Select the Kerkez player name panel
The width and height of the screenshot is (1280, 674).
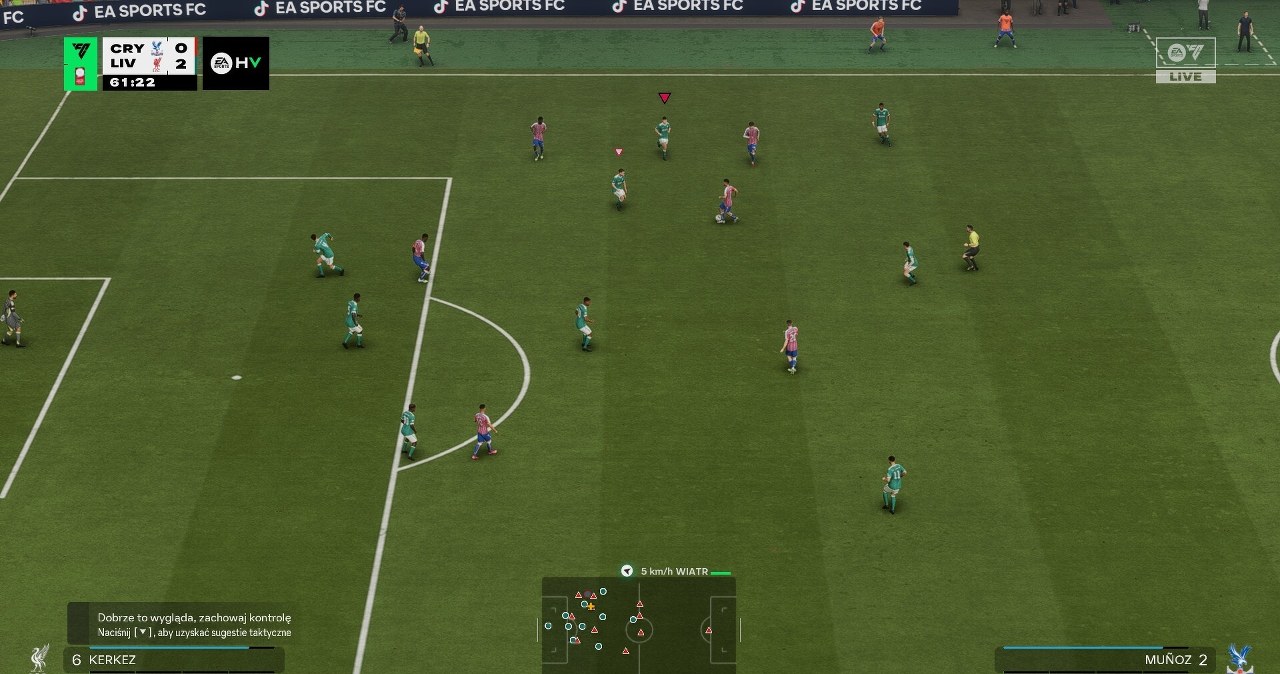174,660
